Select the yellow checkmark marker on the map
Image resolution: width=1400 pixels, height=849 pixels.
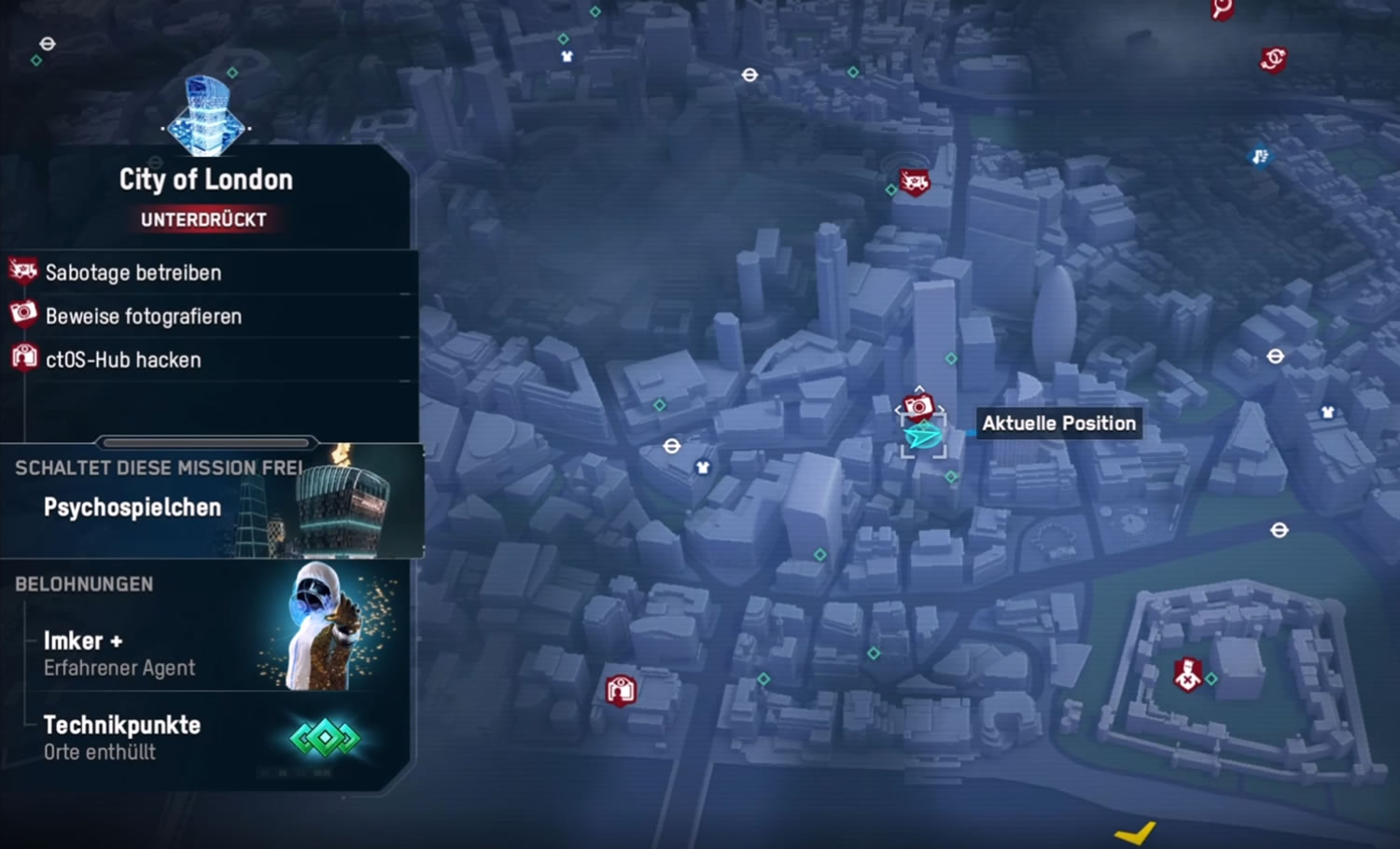pyautogui.click(x=1136, y=830)
